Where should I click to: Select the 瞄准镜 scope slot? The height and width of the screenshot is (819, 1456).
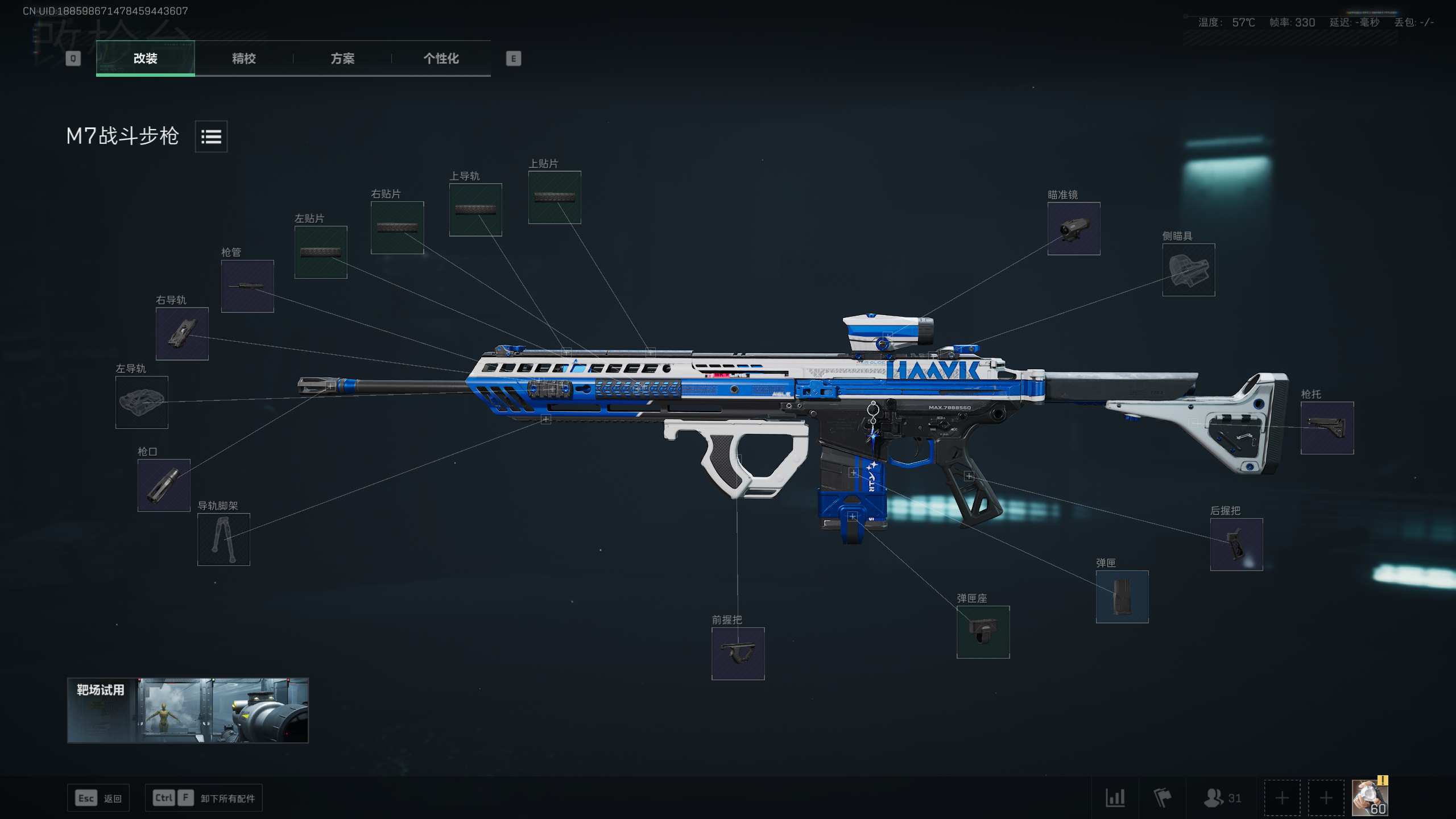[x=1073, y=229]
